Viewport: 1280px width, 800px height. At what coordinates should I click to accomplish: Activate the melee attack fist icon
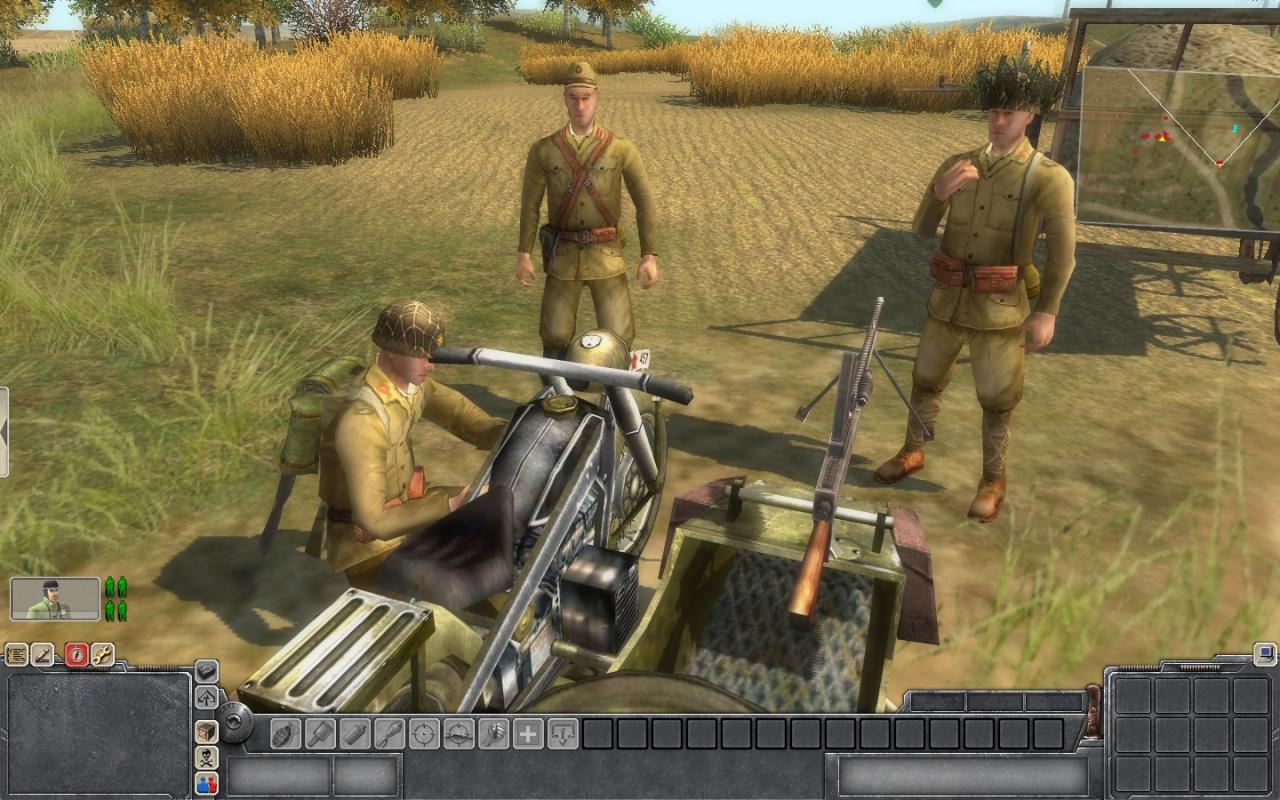coord(494,732)
